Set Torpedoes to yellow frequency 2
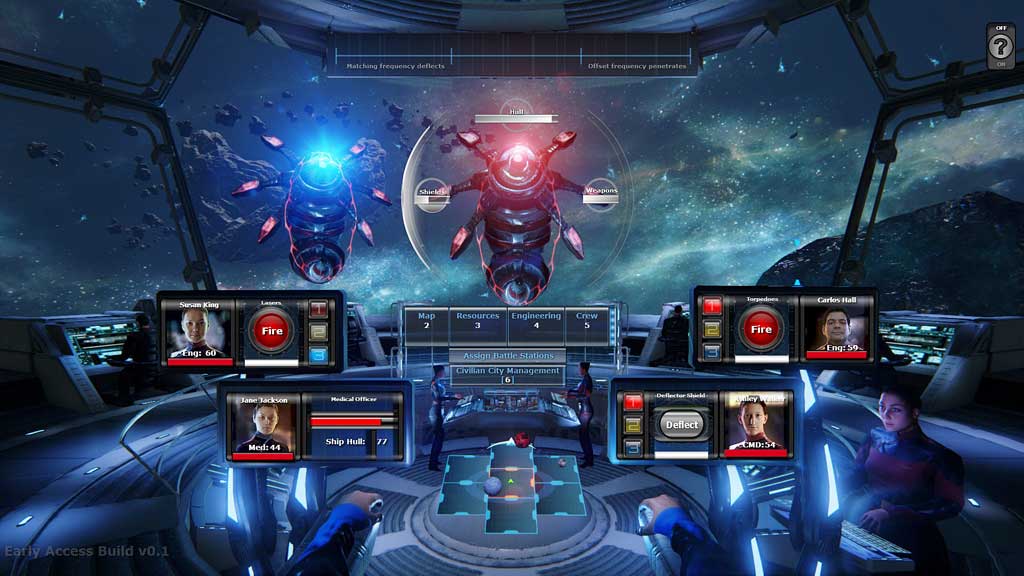This screenshot has height=576, width=1024. pyautogui.click(x=713, y=328)
